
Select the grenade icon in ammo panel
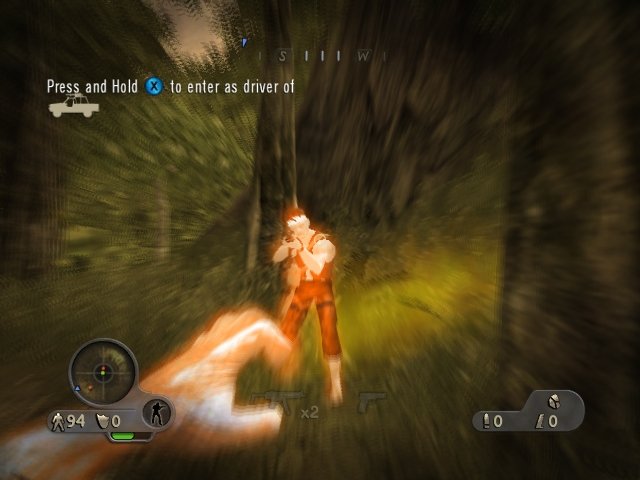[554, 402]
